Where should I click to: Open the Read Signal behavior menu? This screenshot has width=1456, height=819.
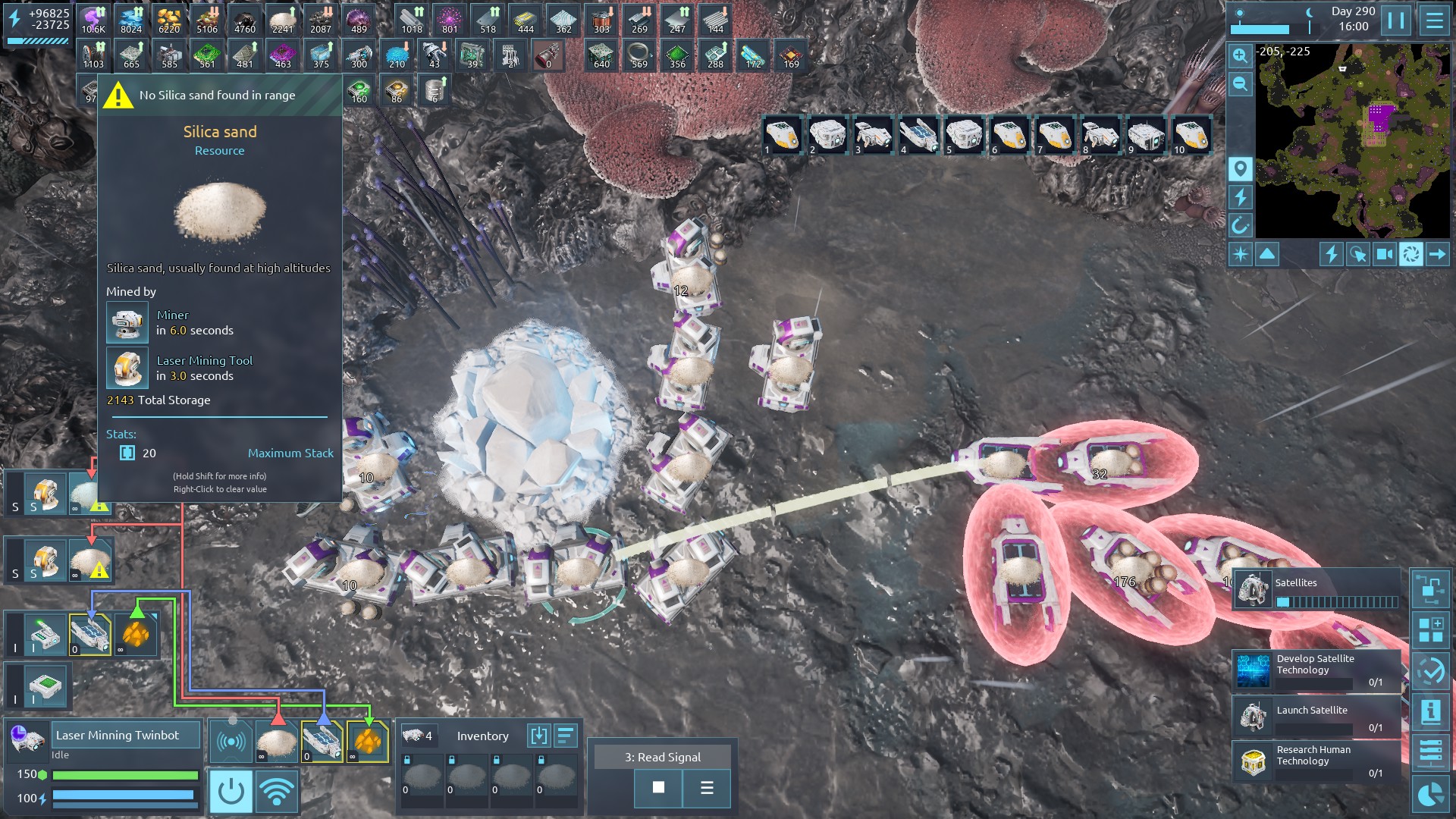click(707, 788)
